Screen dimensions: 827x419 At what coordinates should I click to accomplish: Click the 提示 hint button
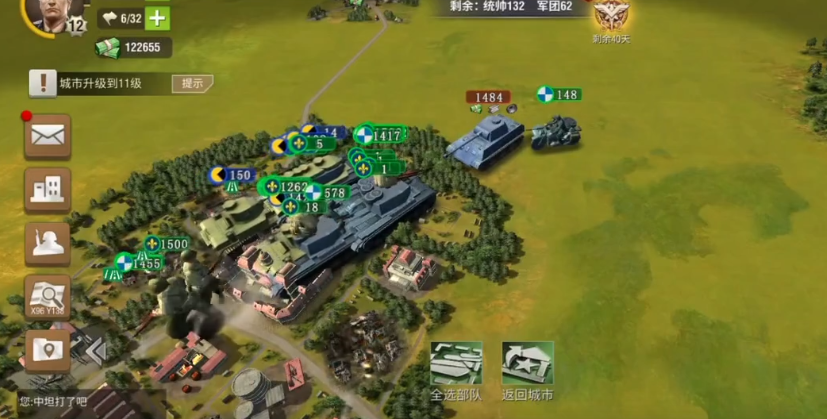click(x=191, y=84)
